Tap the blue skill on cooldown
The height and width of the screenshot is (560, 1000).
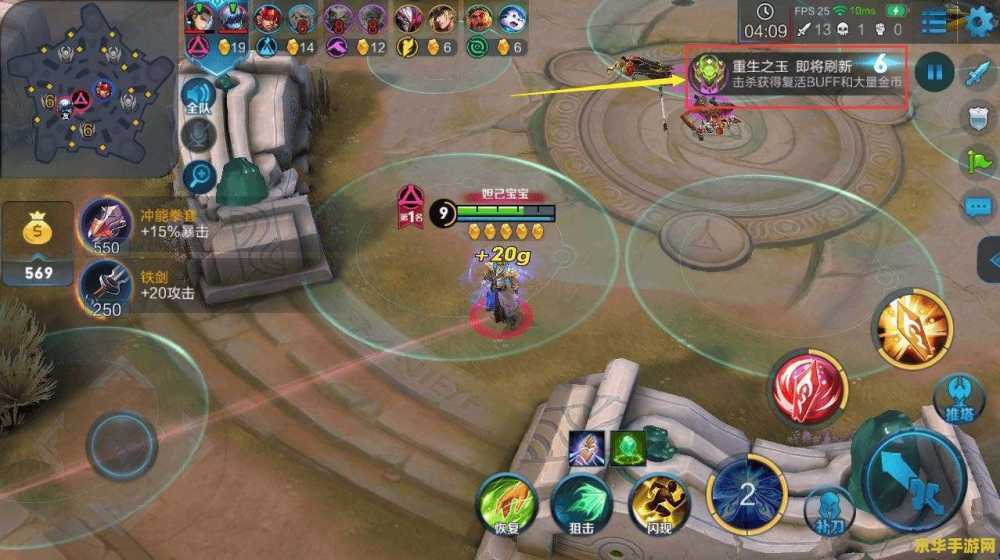click(746, 492)
